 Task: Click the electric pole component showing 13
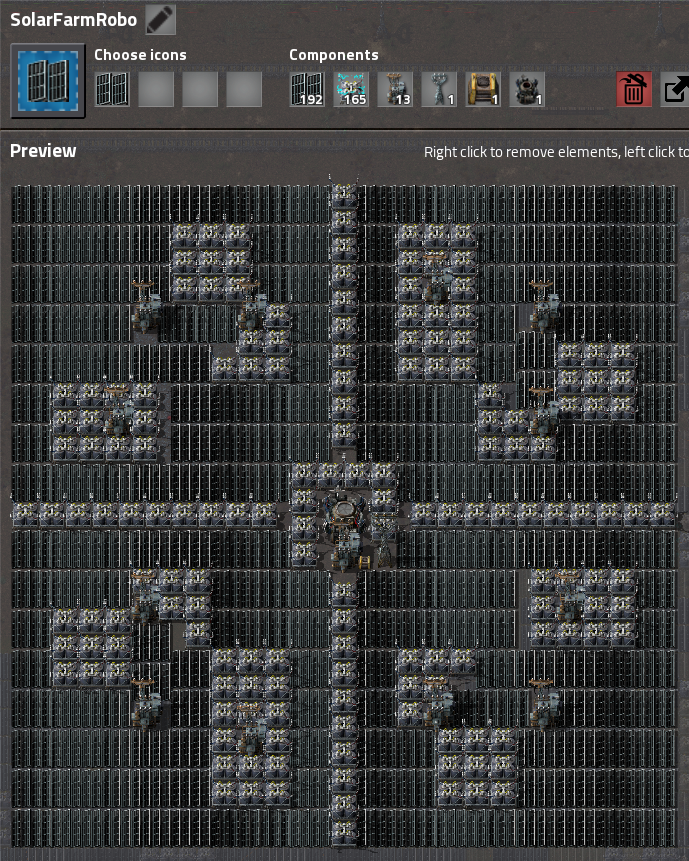395,89
